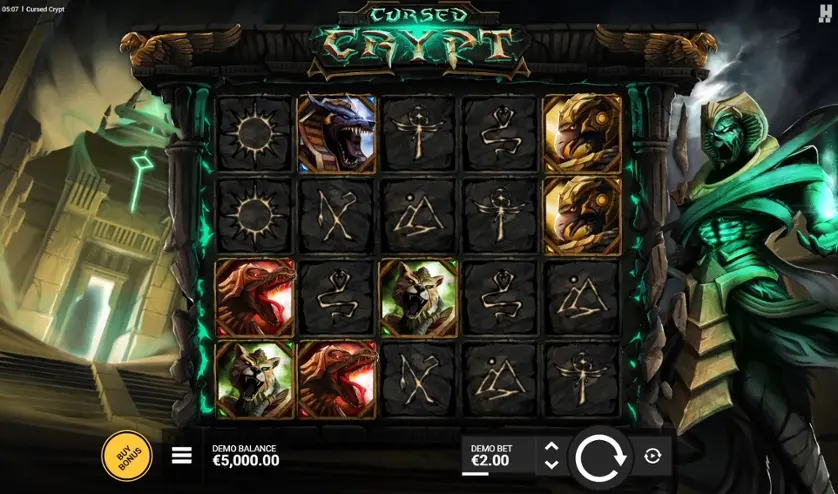This screenshot has width=838, height=494.
Task: Open the autoplay options
Action: pyautogui.click(x=653, y=456)
